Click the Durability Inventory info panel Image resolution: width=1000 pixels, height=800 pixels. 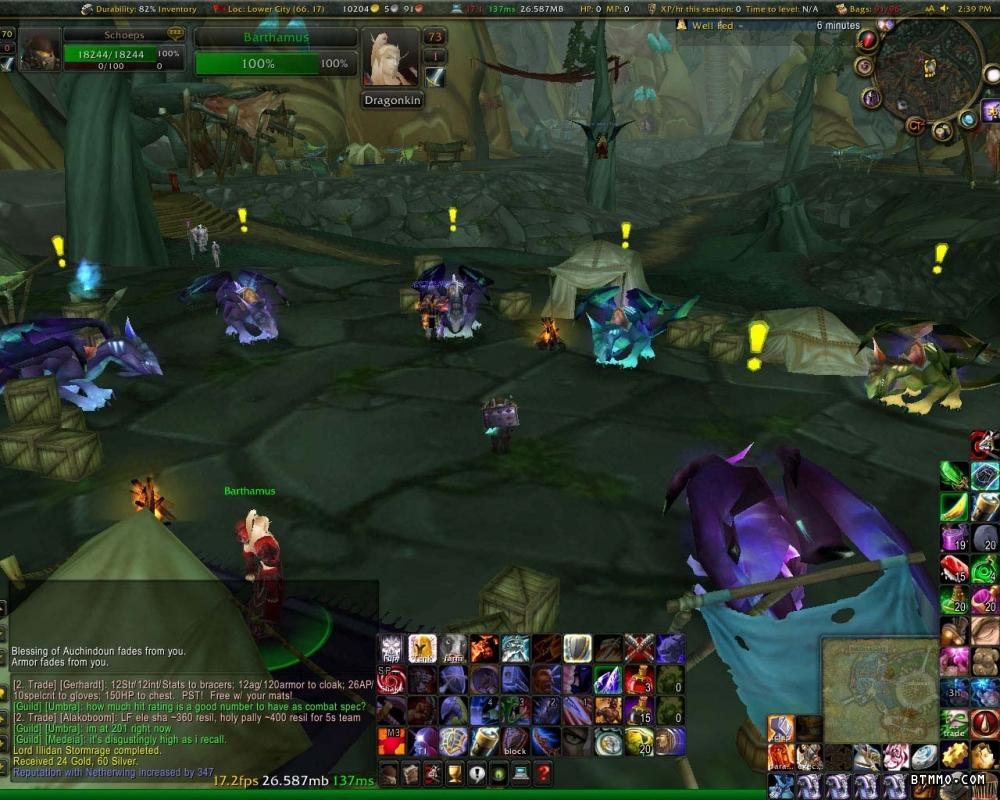point(140,9)
